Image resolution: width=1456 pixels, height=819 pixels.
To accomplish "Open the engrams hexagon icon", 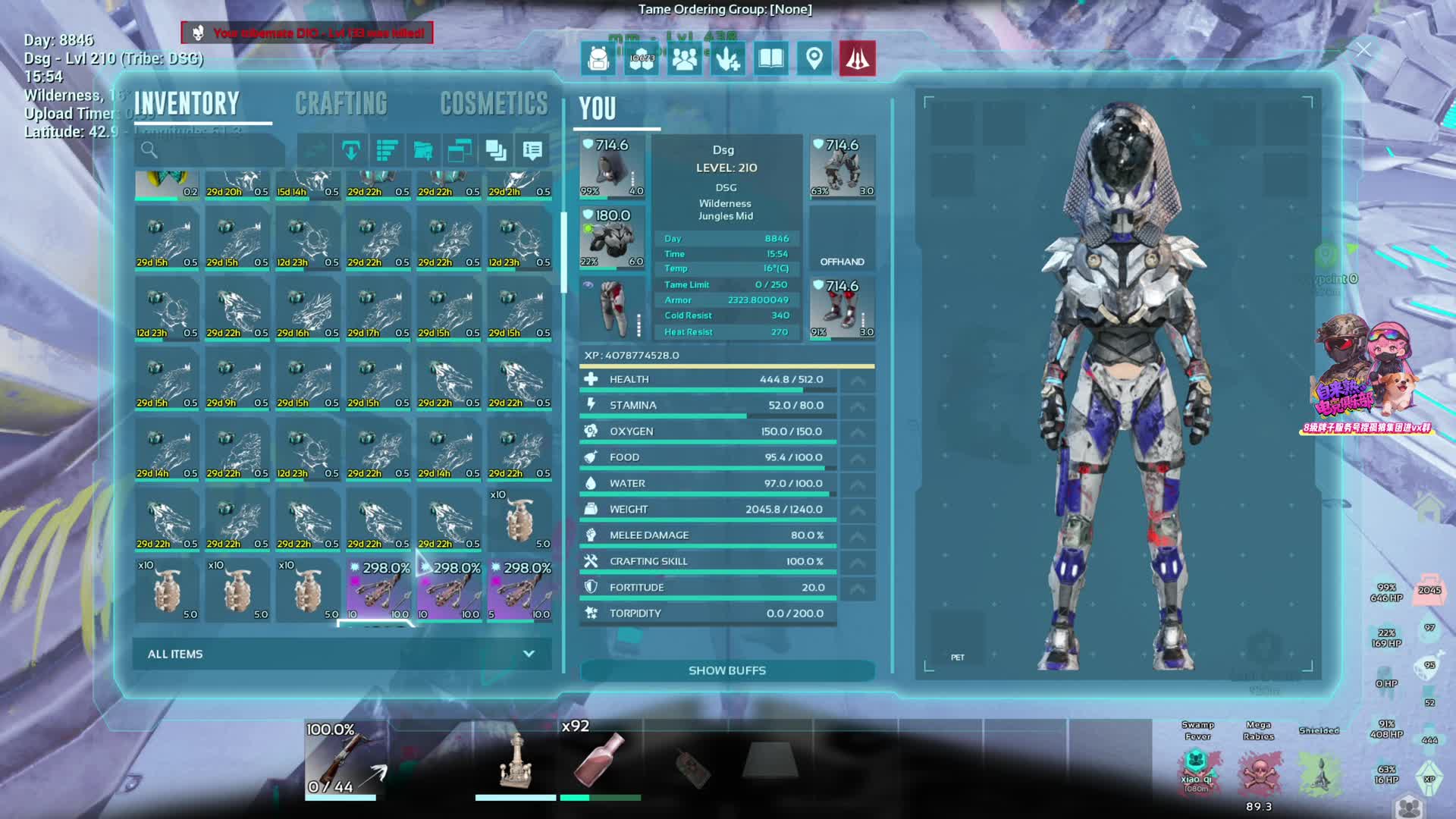I will click(642, 58).
